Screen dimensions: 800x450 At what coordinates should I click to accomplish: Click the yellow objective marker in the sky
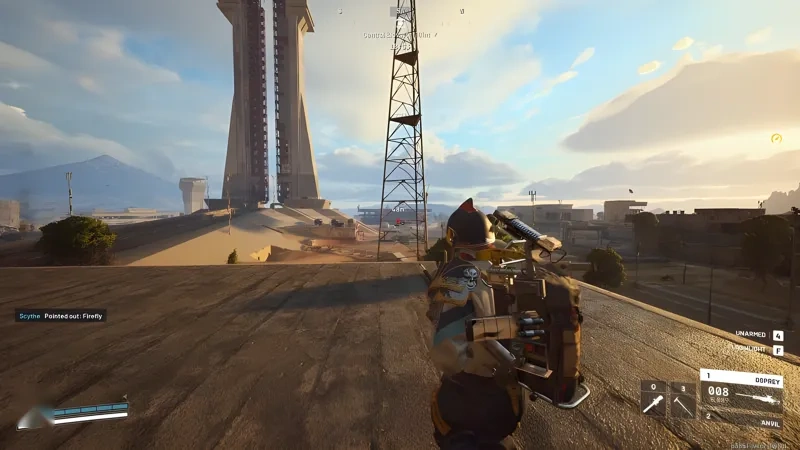tap(776, 138)
